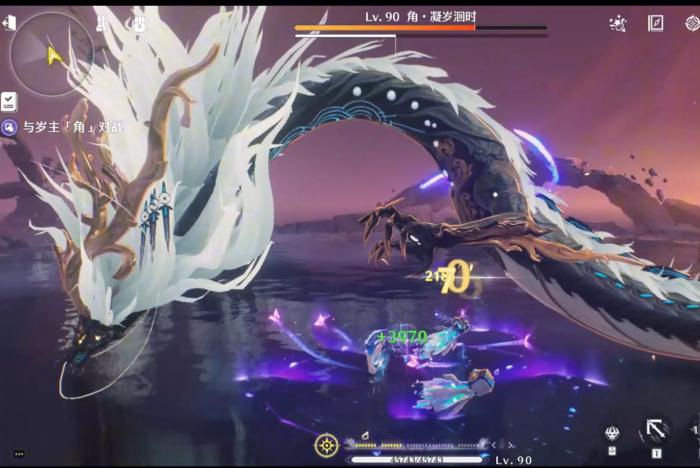The image size is (700, 468).
Task: Open the event icon with sparkling stars
Action: tap(618, 22)
